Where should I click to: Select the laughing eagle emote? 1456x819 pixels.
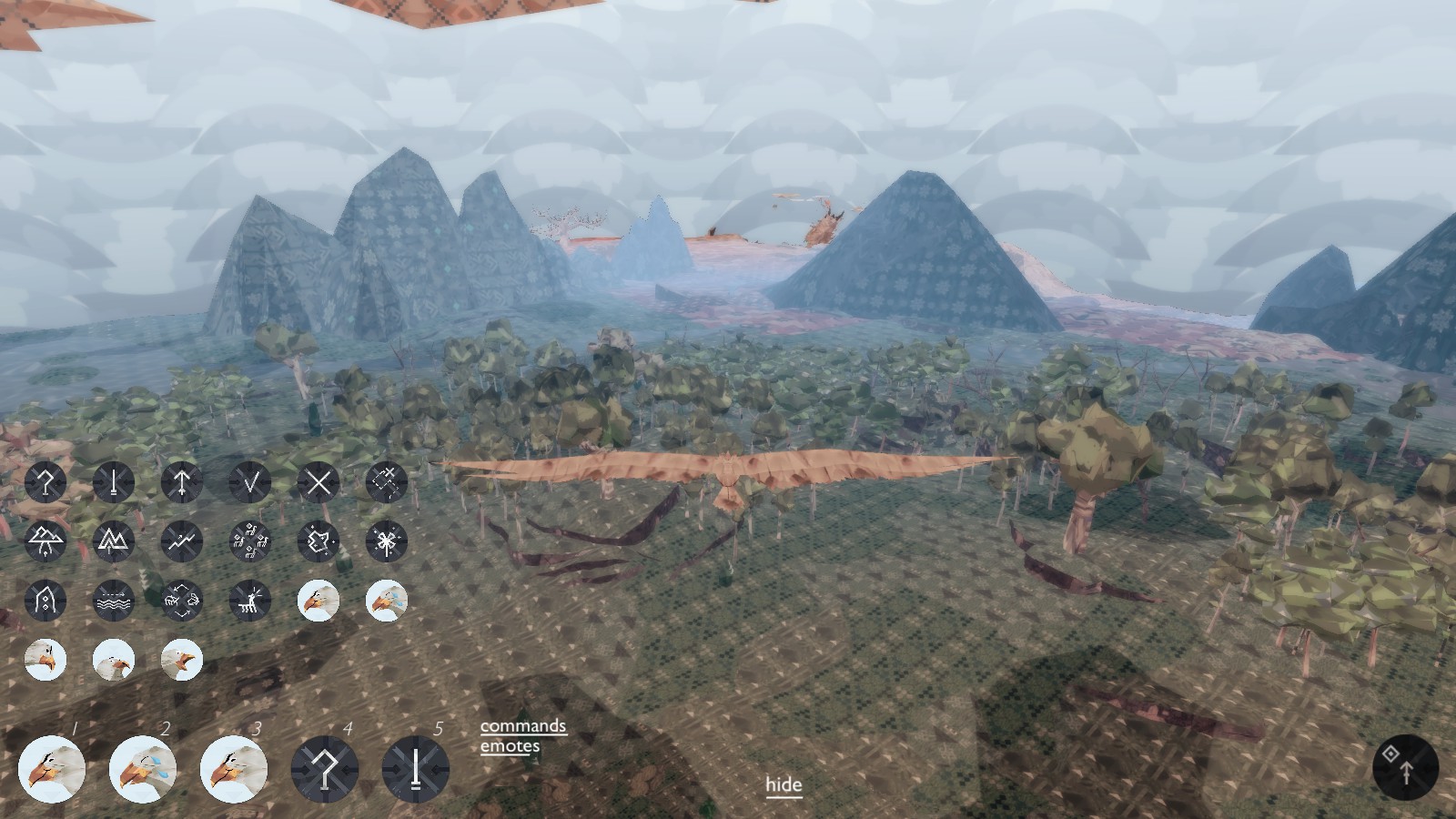click(x=181, y=661)
